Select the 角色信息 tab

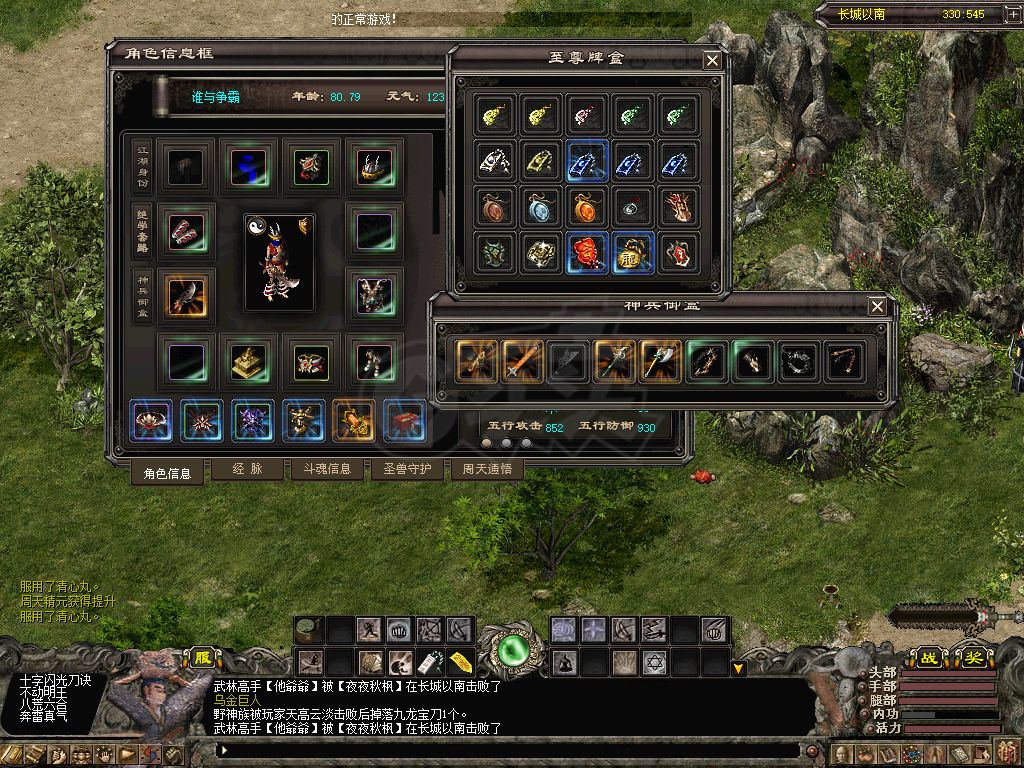pyautogui.click(x=167, y=473)
